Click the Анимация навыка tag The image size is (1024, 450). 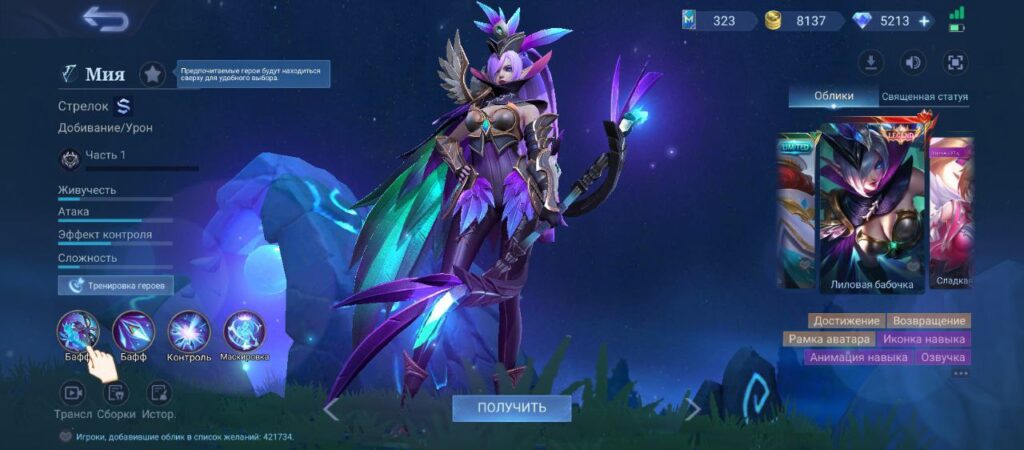[x=859, y=357]
